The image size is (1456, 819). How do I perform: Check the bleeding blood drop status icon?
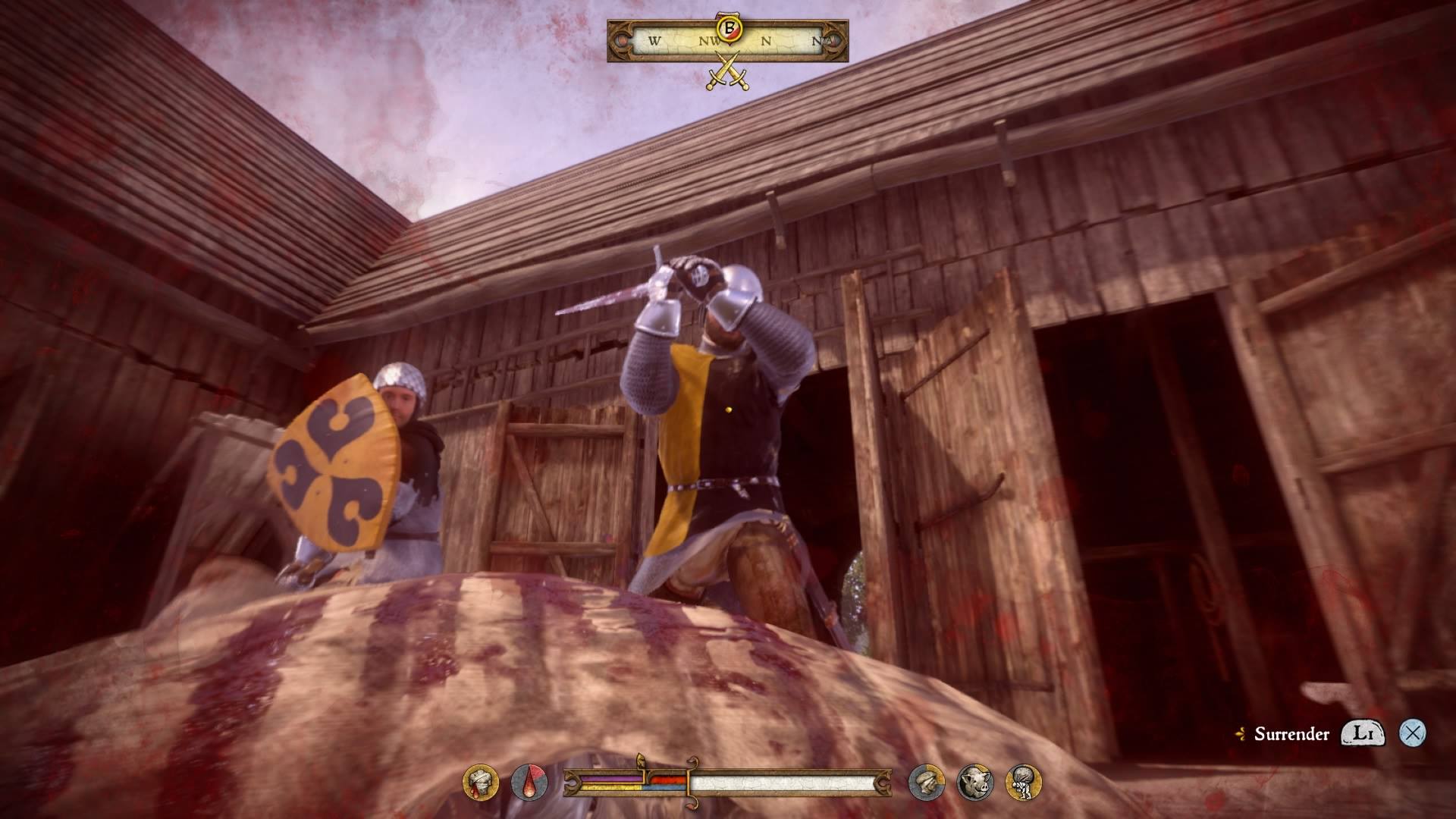(529, 783)
